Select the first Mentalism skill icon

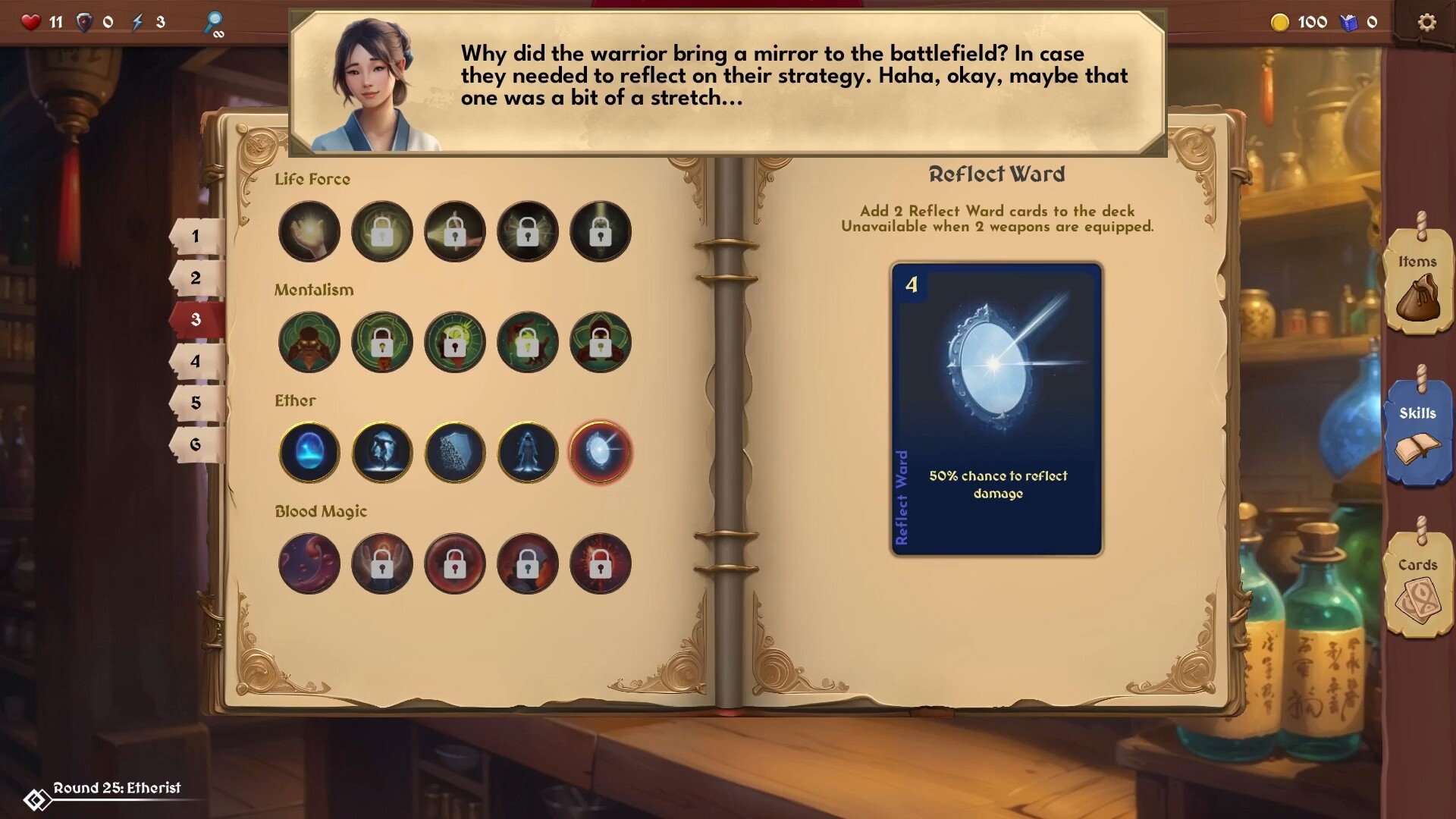309,342
